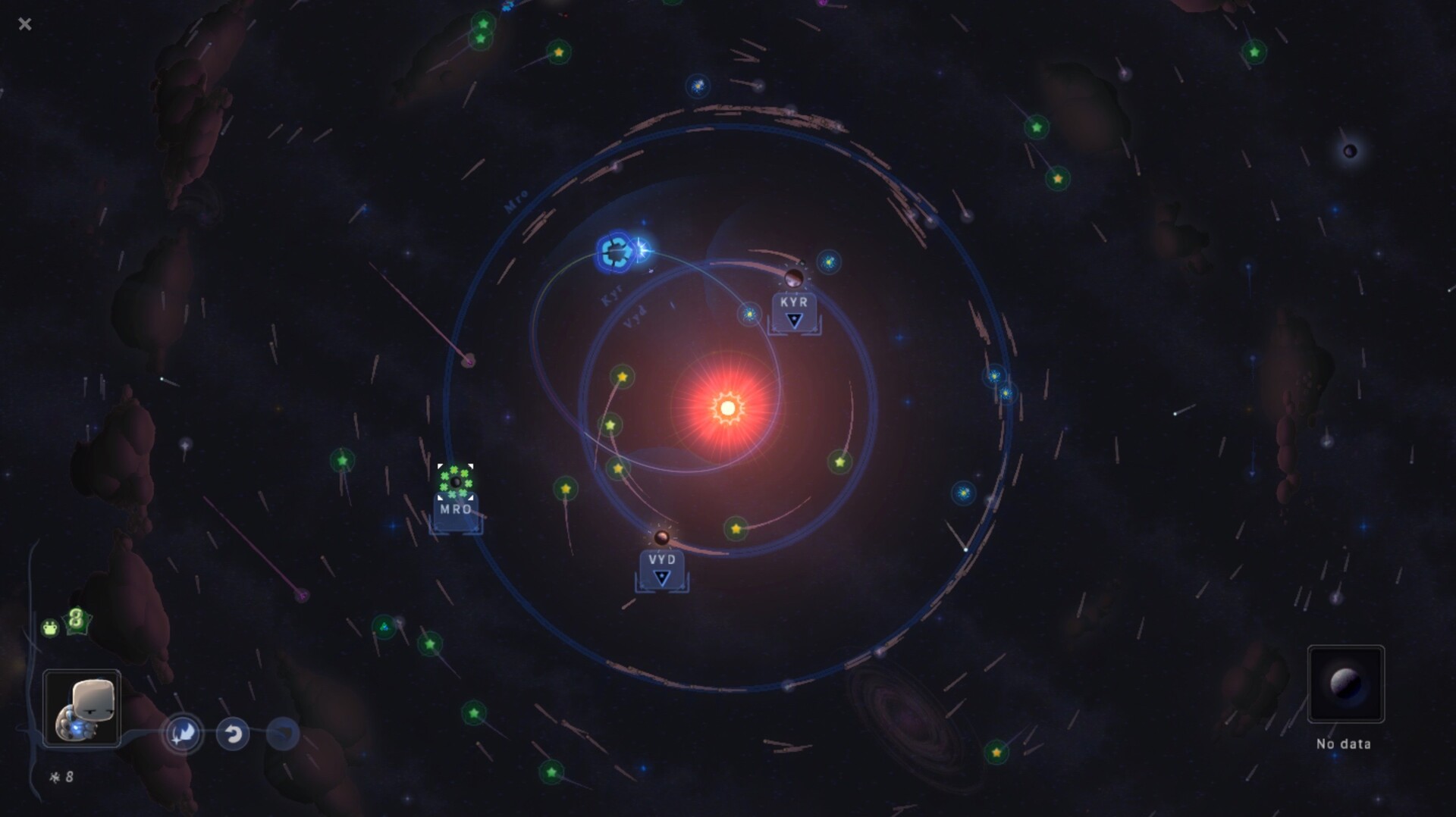Select the glowing blue ship on the Mro orbit

616,252
